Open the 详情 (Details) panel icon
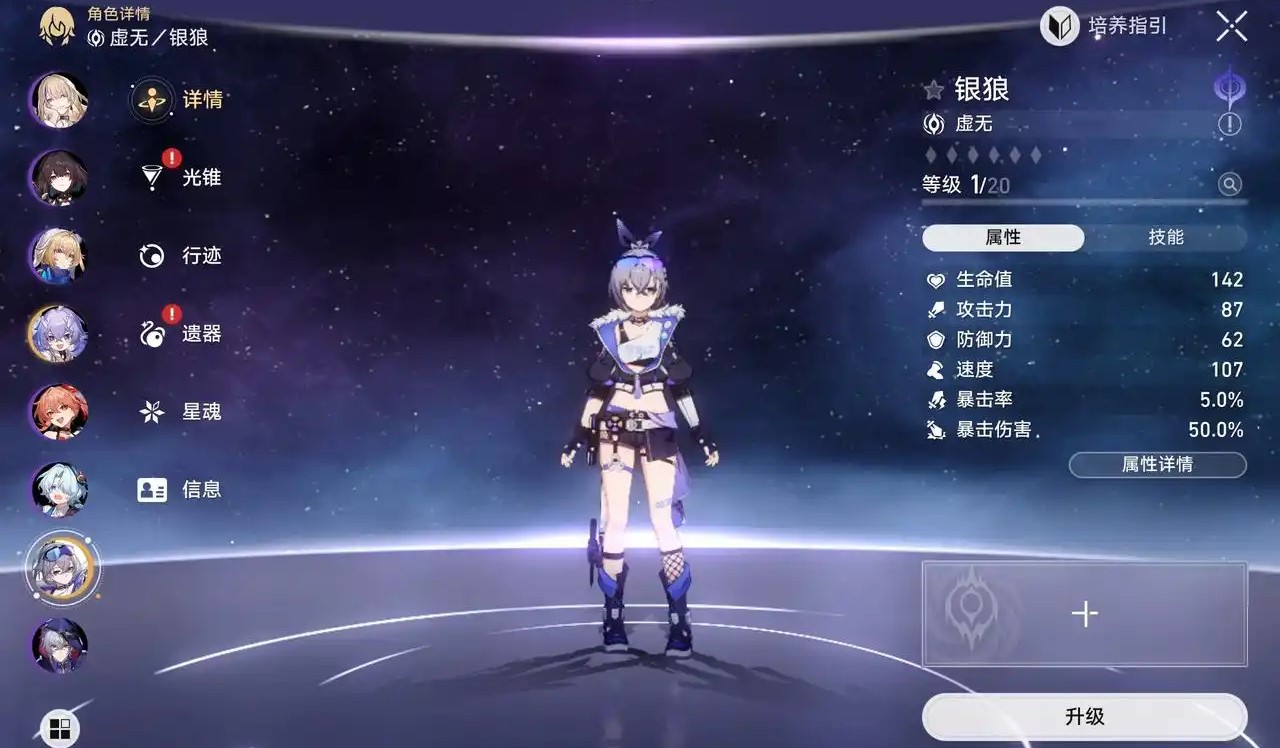 click(x=150, y=99)
